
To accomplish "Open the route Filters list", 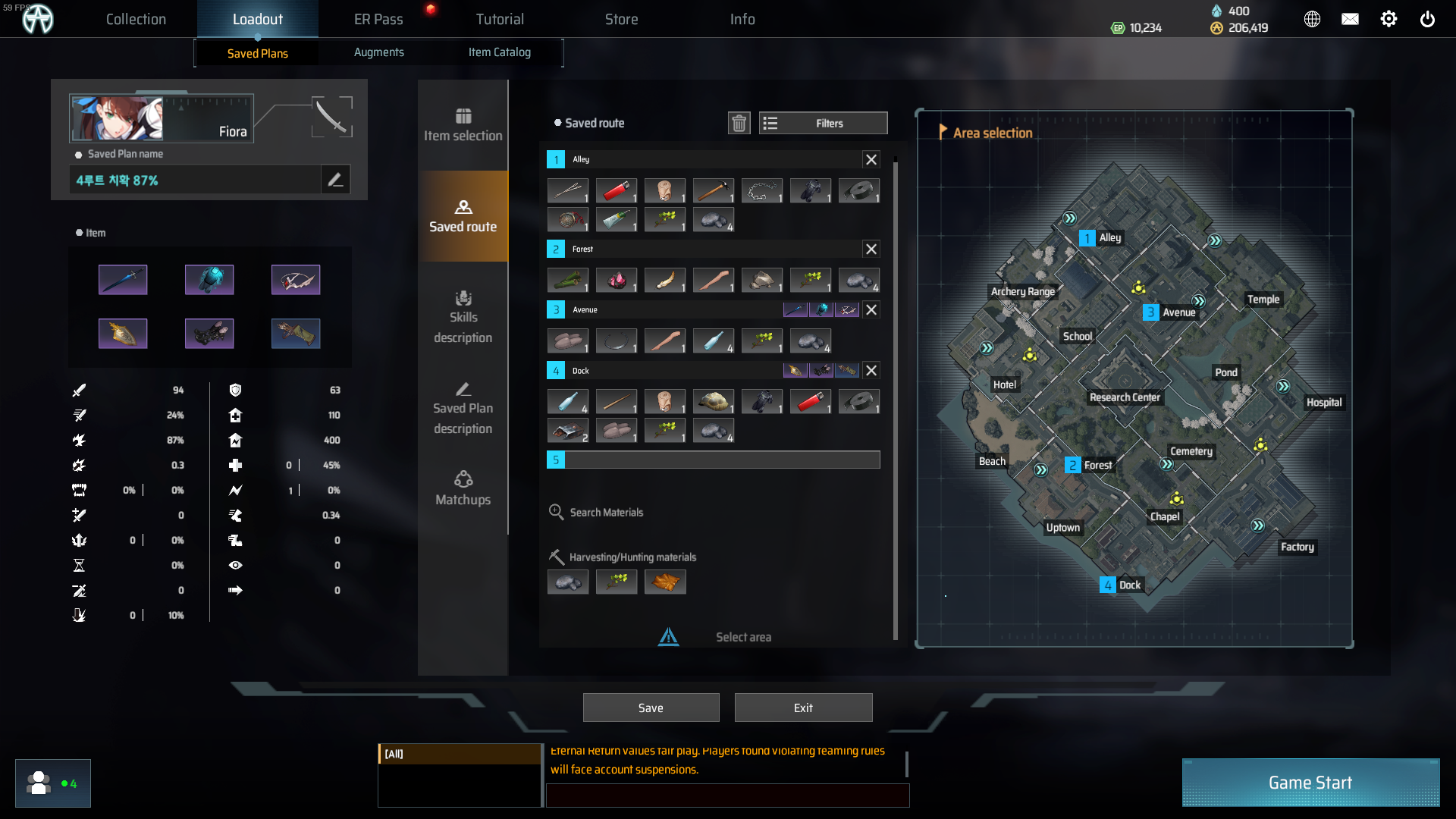I will point(823,123).
